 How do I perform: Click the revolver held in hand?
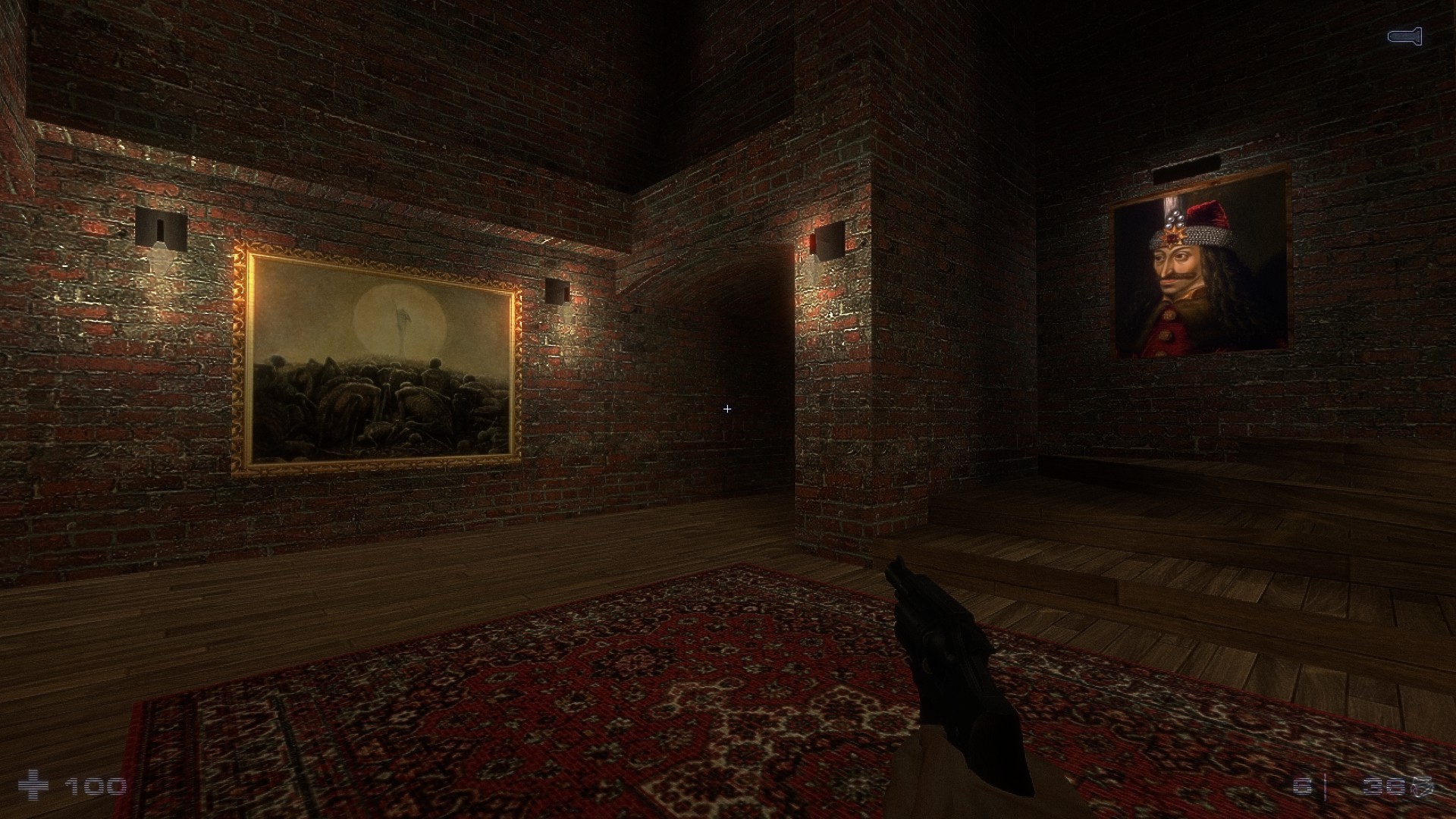coord(948,660)
